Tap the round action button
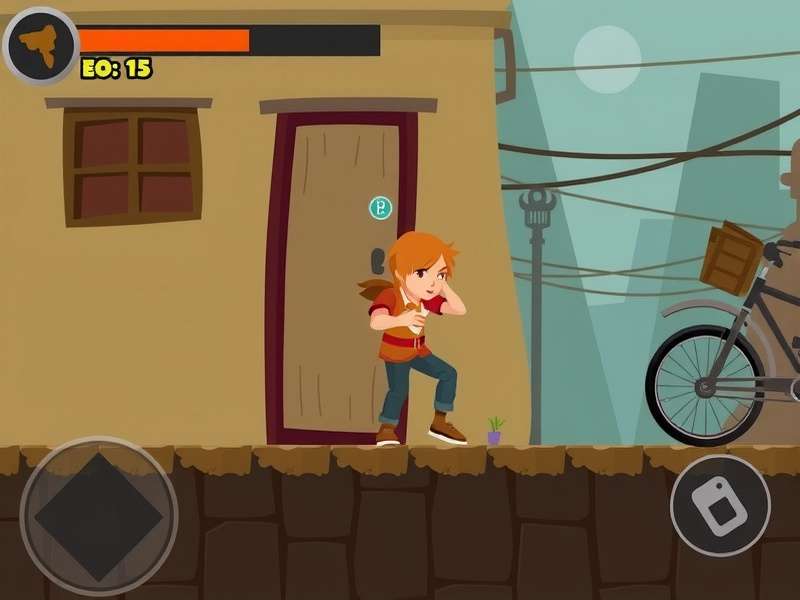The width and height of the screenshot is (800, 600). [x=720, y=505]
